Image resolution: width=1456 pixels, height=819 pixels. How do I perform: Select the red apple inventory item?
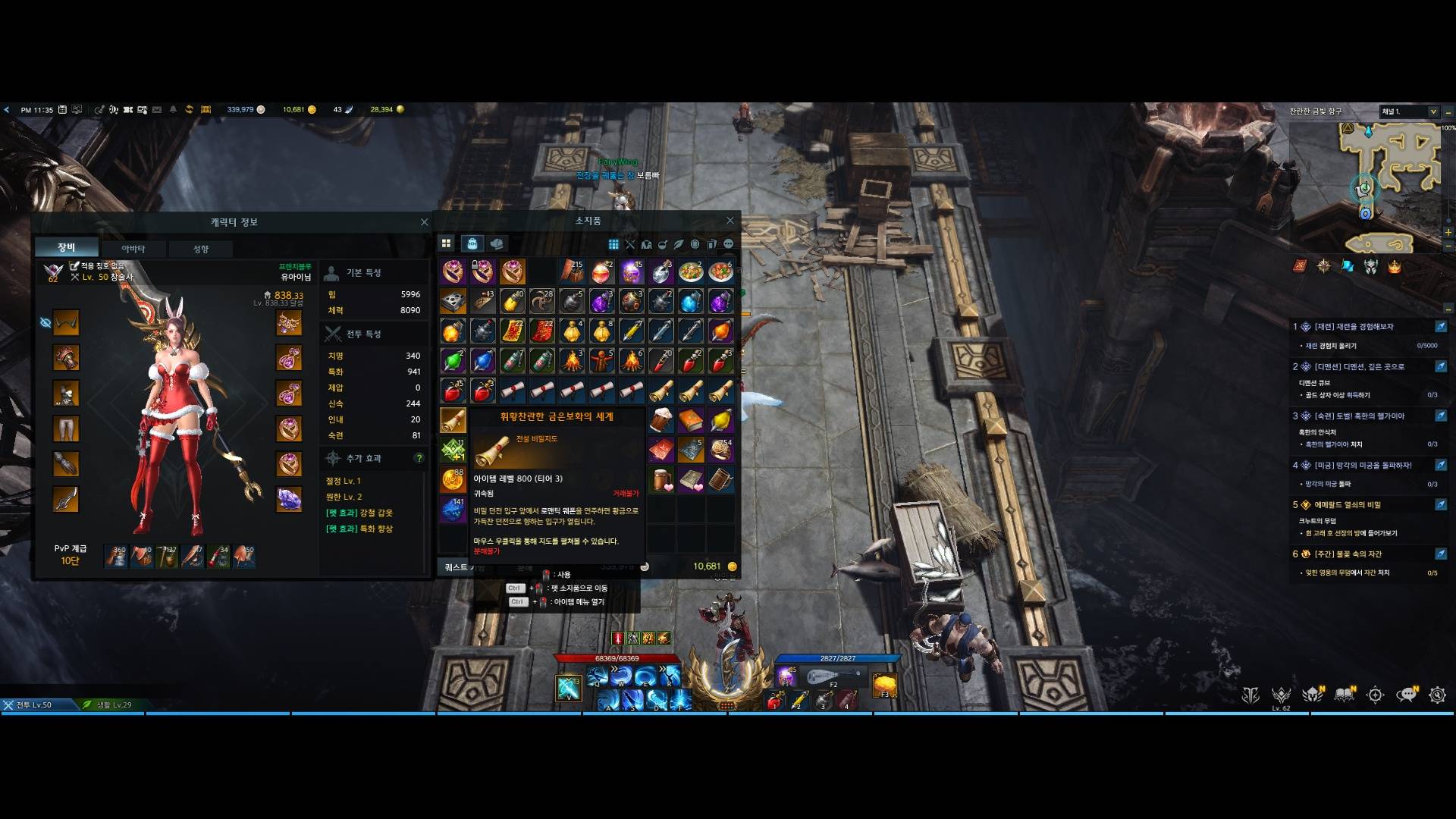(453, 391)
